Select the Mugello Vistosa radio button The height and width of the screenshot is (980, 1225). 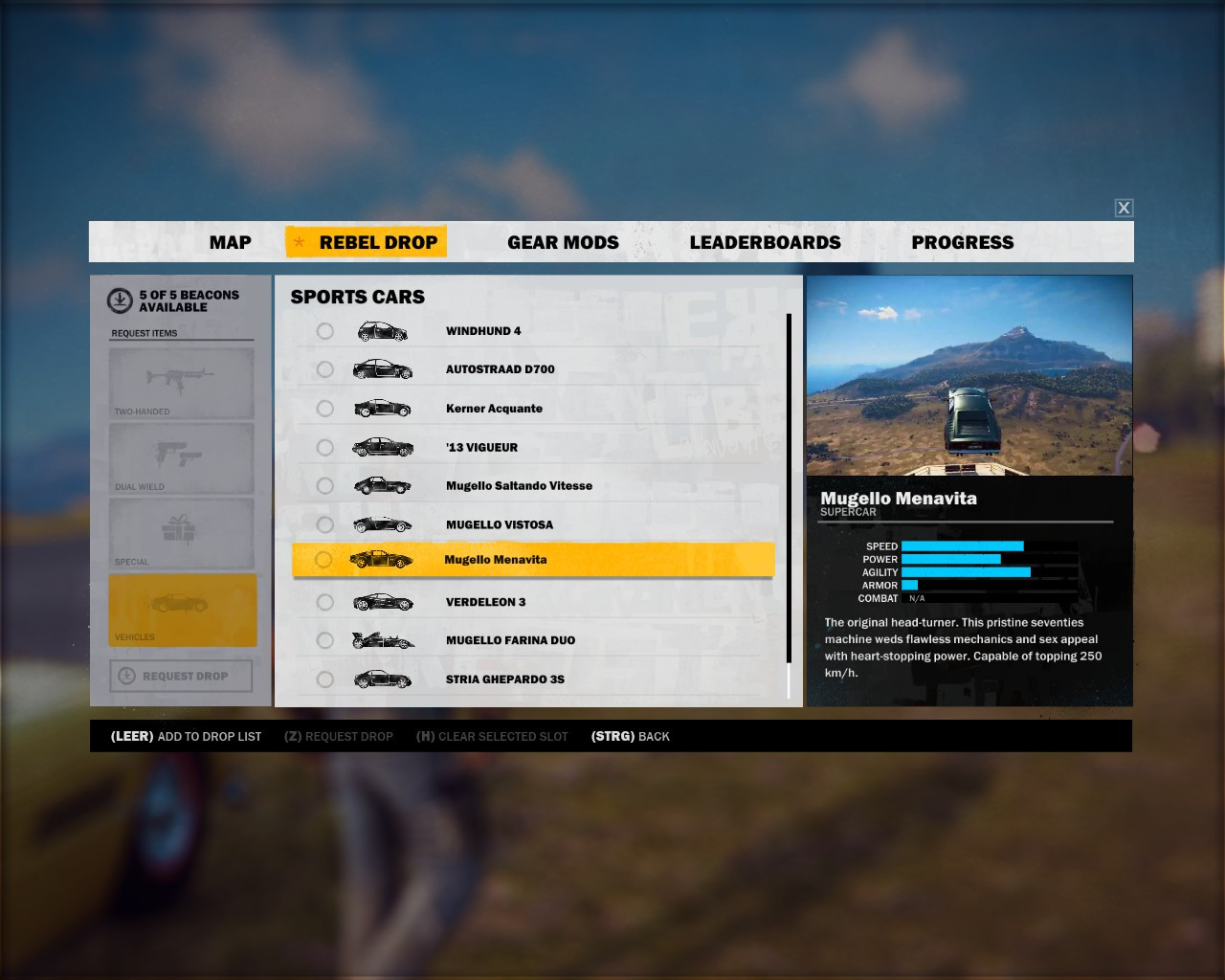(x=324, y=524)
